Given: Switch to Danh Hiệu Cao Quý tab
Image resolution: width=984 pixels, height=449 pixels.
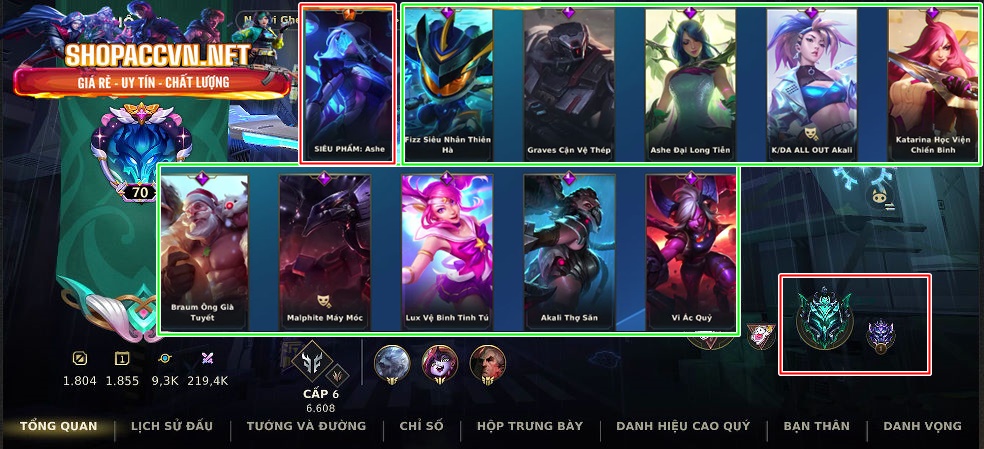Looking at the screenshot, I should coord(683,426).
